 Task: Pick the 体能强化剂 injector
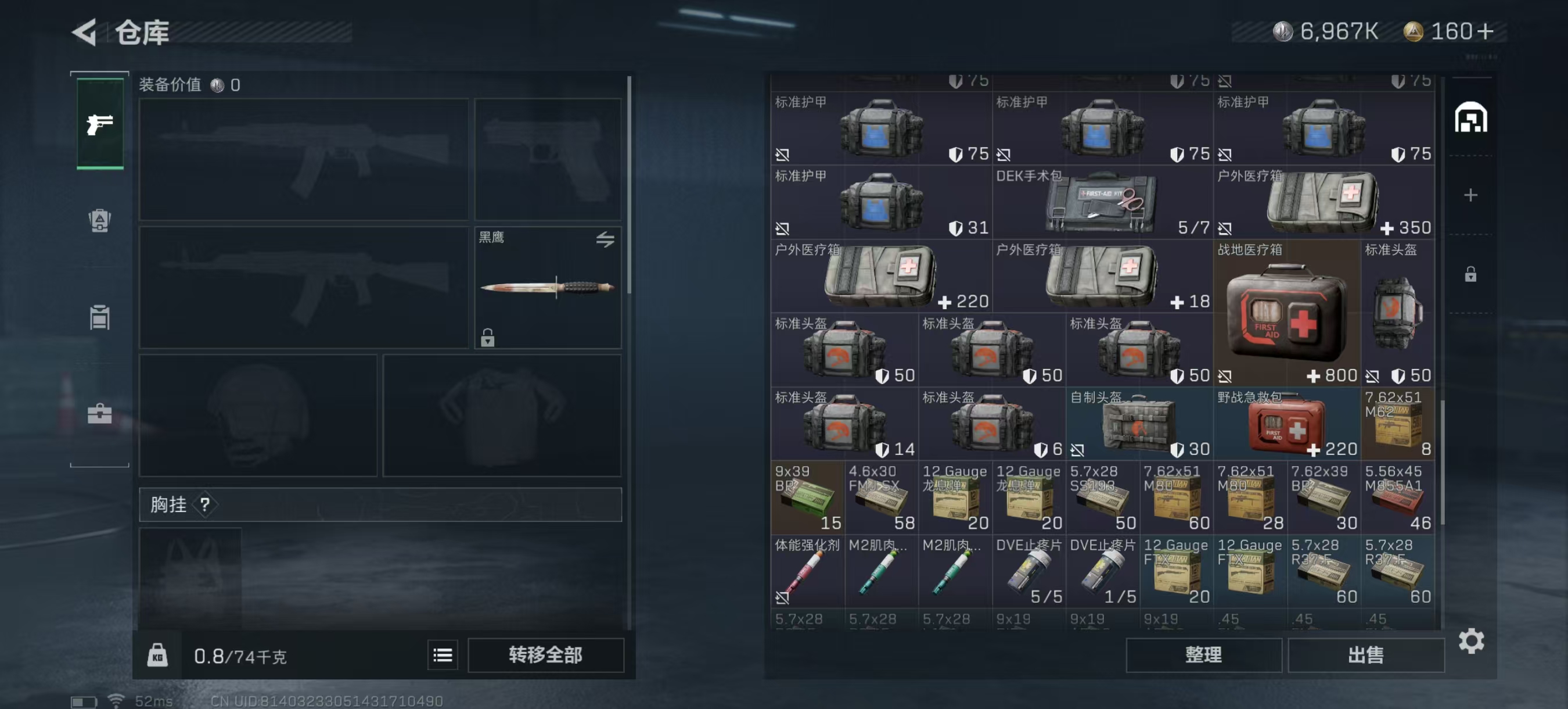click(x=807, y=571)
